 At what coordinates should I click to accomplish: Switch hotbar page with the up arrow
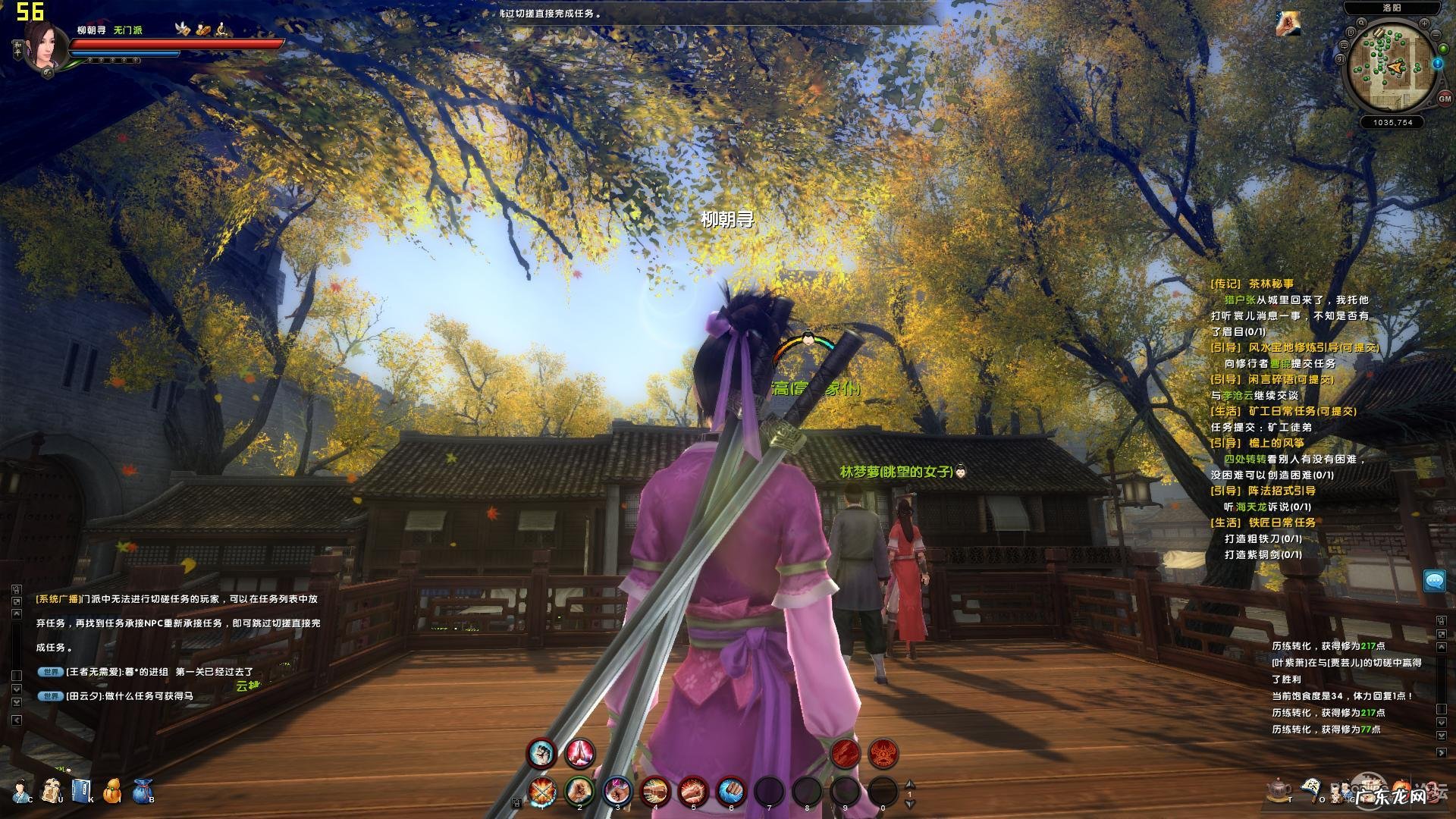coord(911,785)
